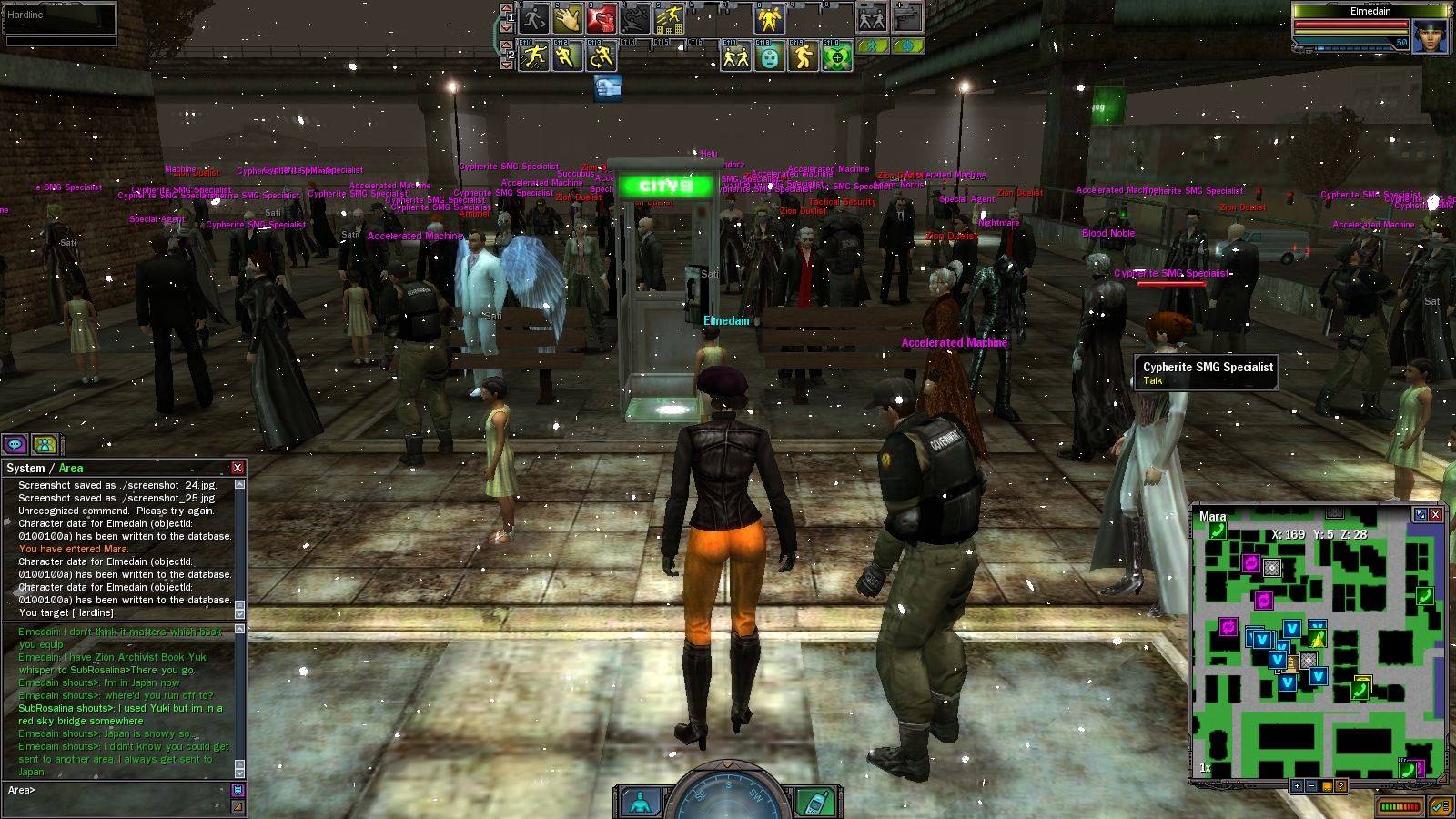Activate the yellow hyper-jump over buildings ability
Image resolution: width=1456 pixels, height=819 pixels.
[x=670, y=18]
